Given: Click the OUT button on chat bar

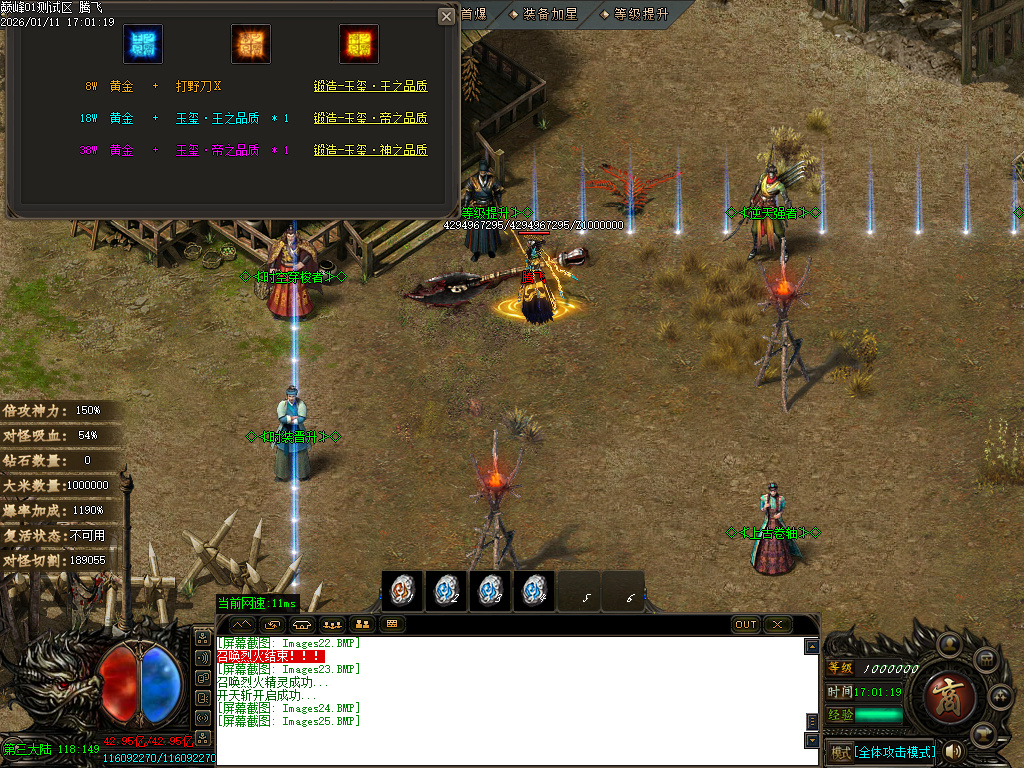Looking at the screenshot, I should tap(746, 625).
